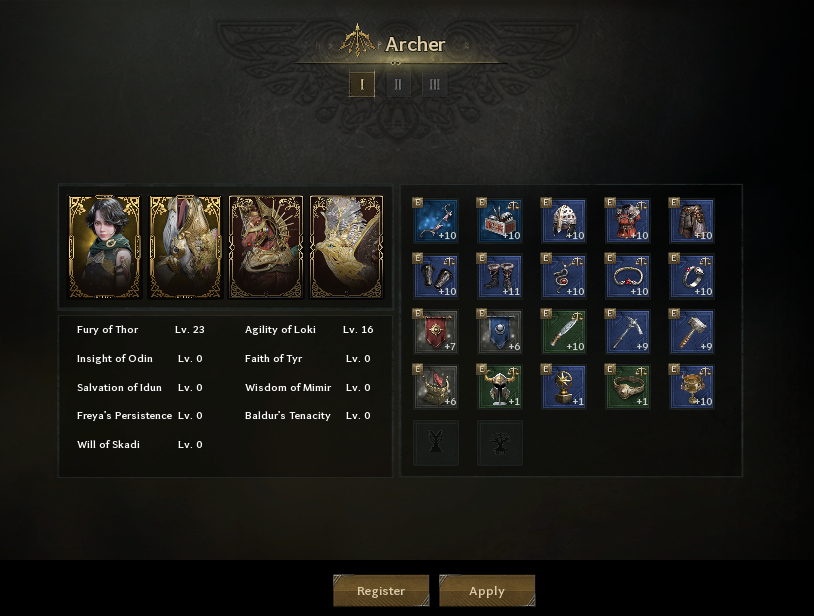Choose the golden chalice slot
This screenshot has width=814, height=616.
[692, 387]
